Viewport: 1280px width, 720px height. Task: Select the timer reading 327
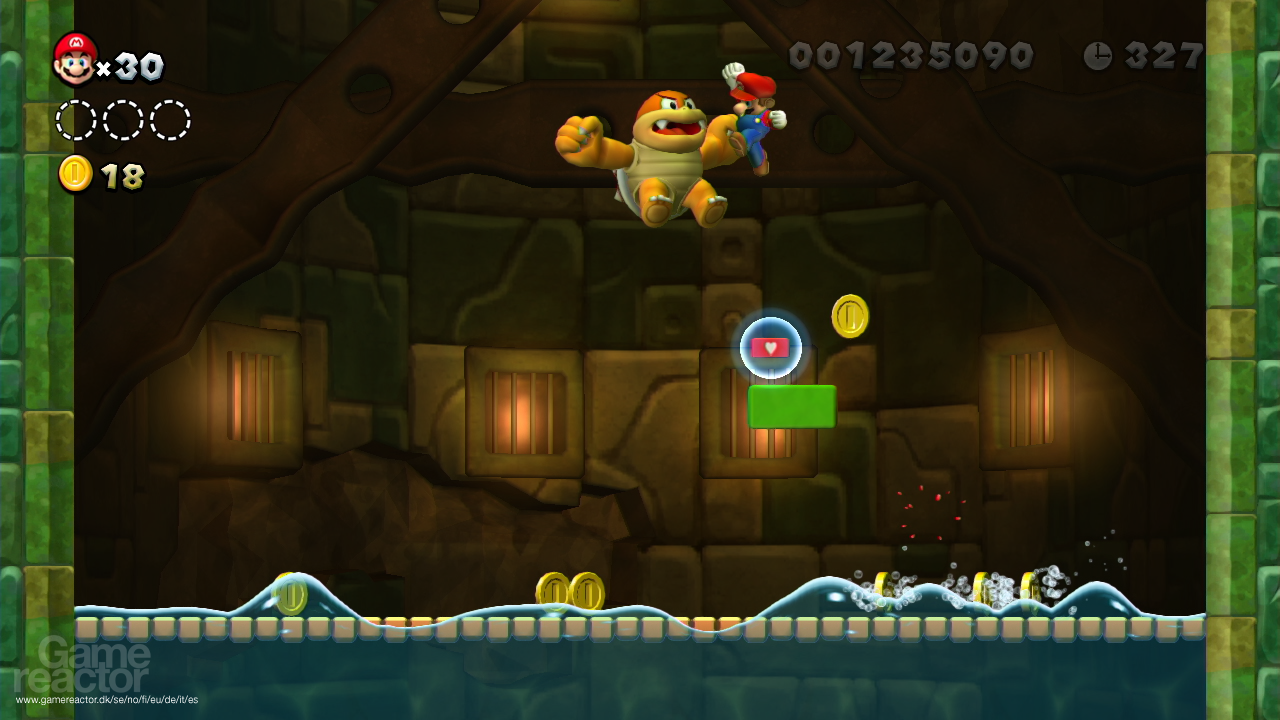[x=1163, y=57]
